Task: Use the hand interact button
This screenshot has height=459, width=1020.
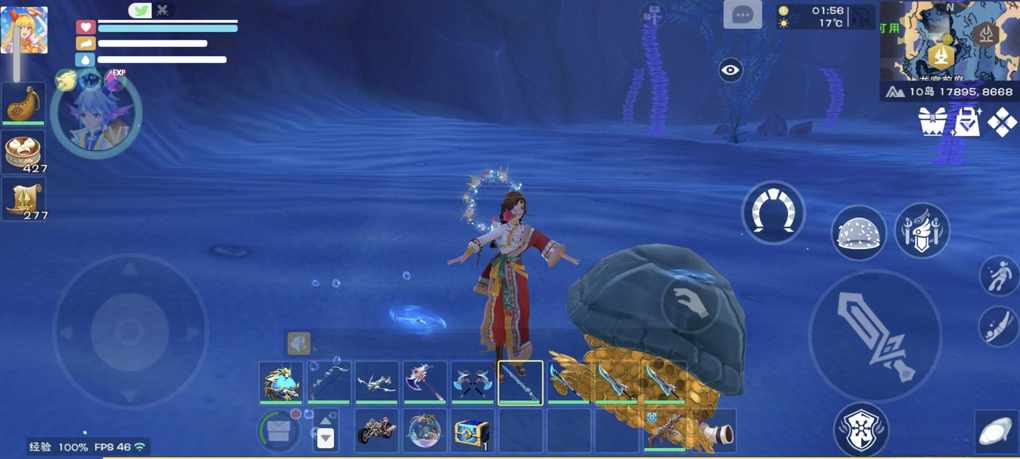Action: click(x=690, y=303)
